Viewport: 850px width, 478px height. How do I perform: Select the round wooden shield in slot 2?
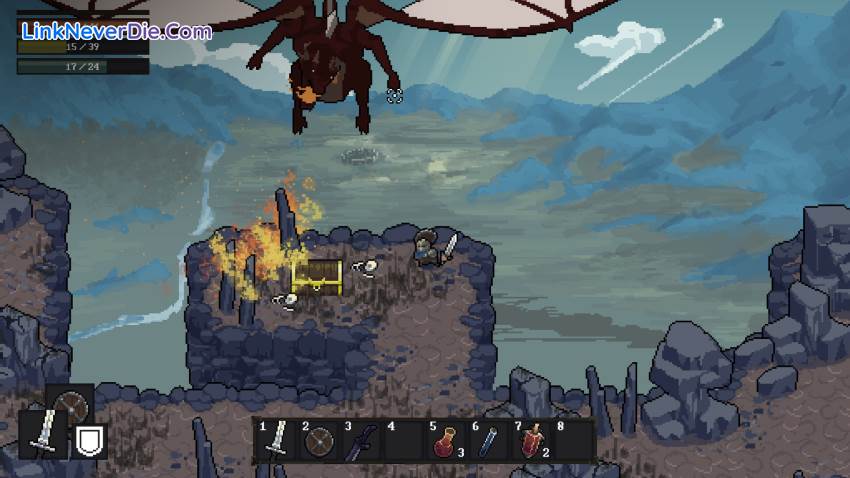(320, 440)
